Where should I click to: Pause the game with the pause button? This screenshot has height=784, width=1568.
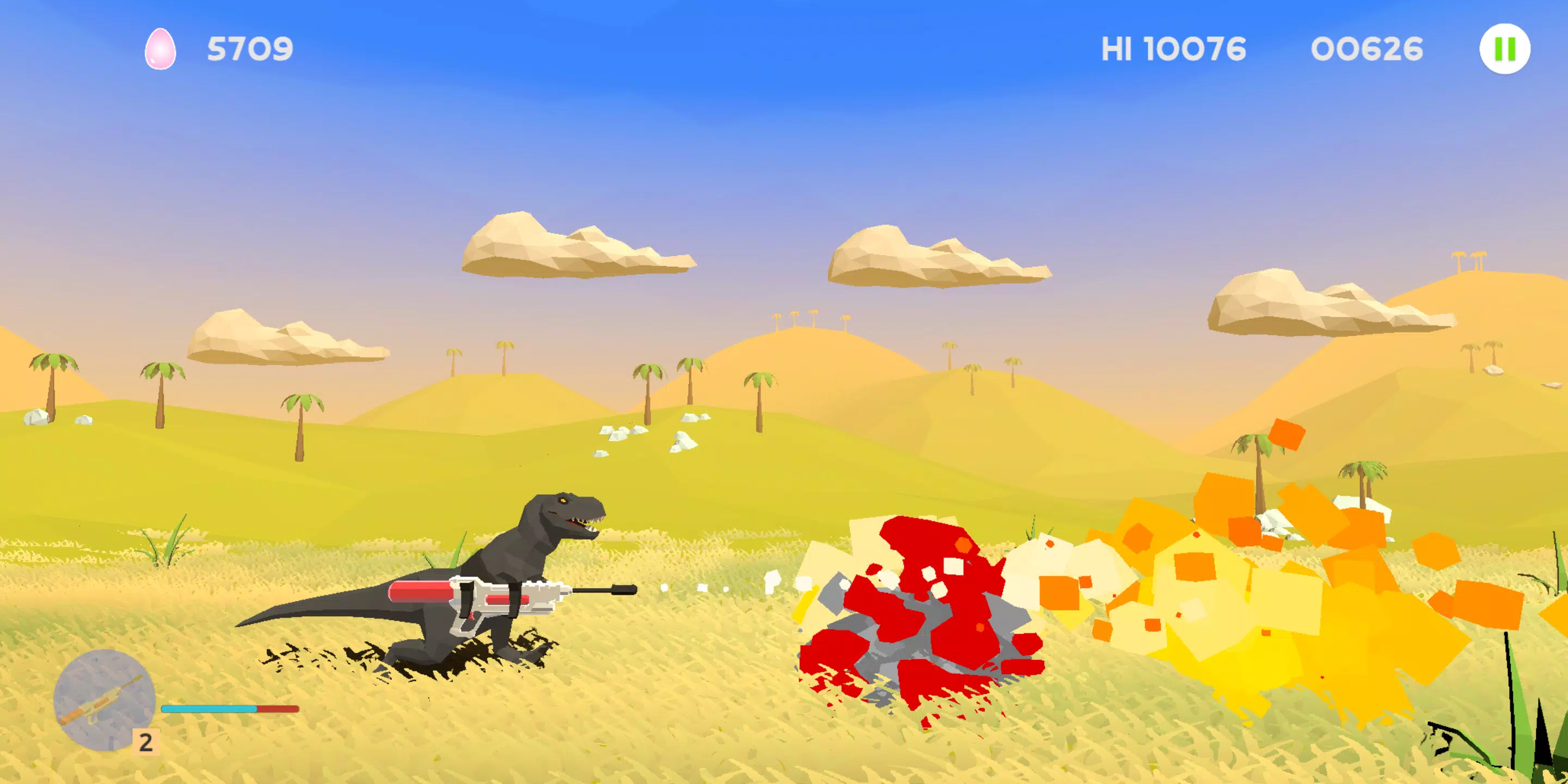(1504, 50)
